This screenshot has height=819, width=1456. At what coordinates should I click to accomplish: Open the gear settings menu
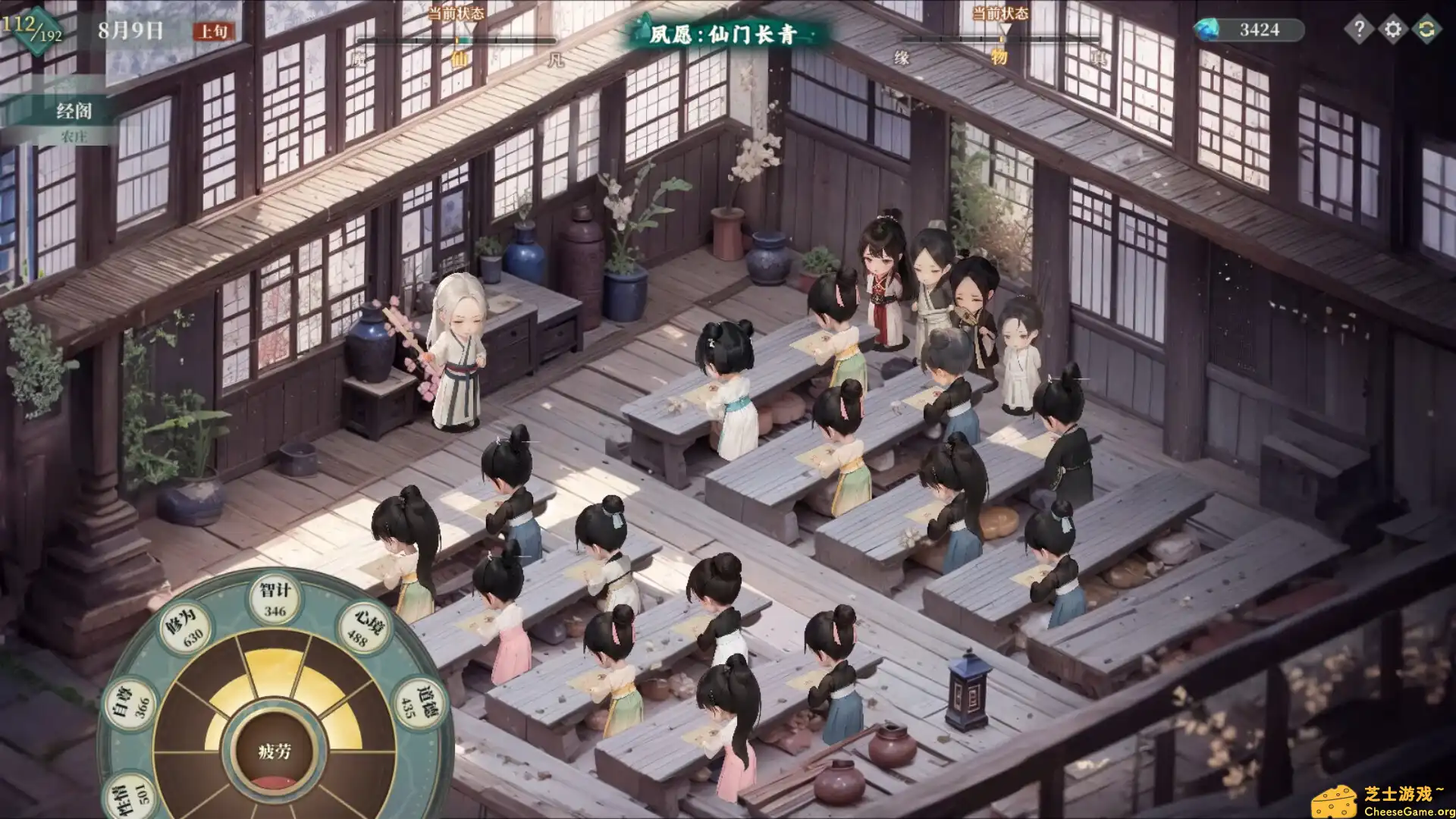click(x=1393, y=30)
